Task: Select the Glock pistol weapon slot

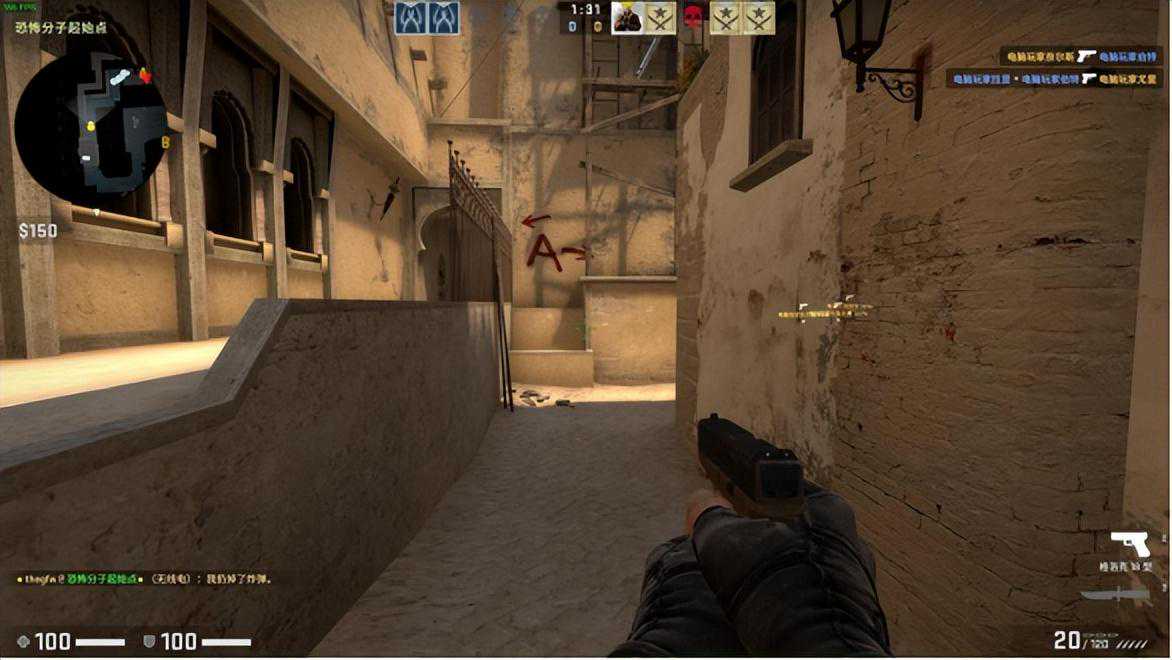Action: [1130, 545]
